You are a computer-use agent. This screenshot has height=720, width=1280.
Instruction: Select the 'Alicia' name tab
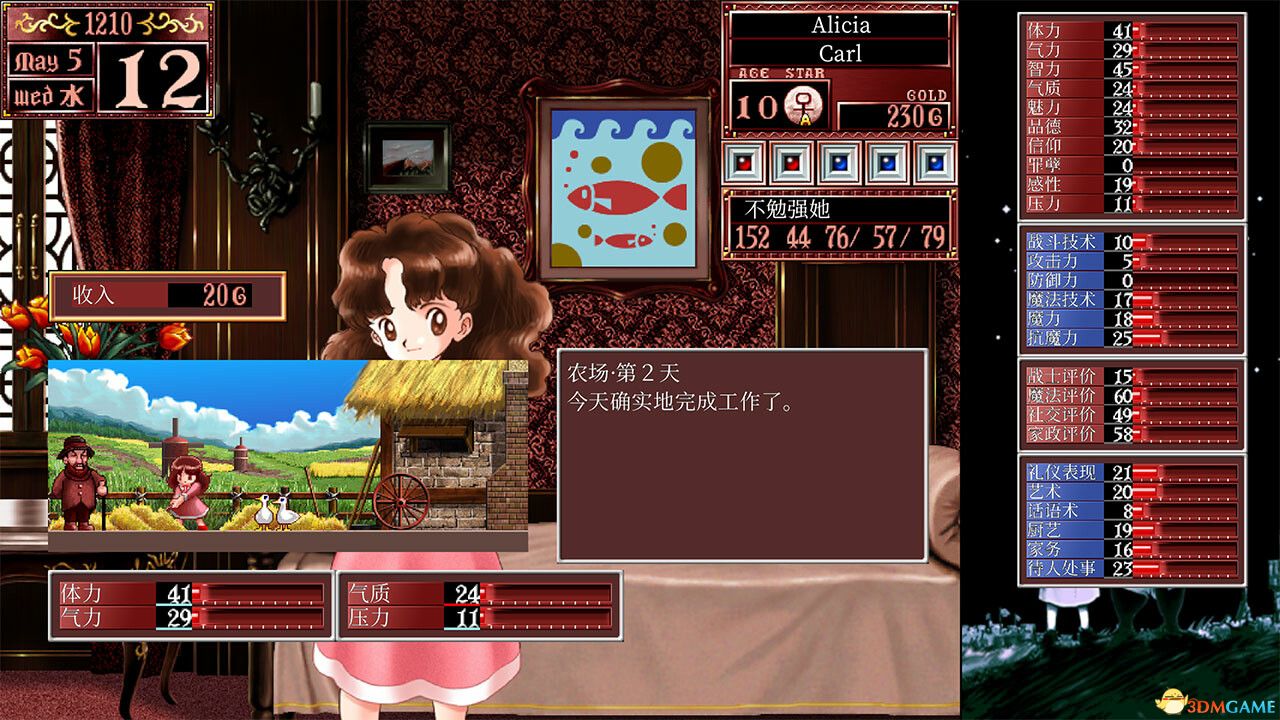(841, 24)
